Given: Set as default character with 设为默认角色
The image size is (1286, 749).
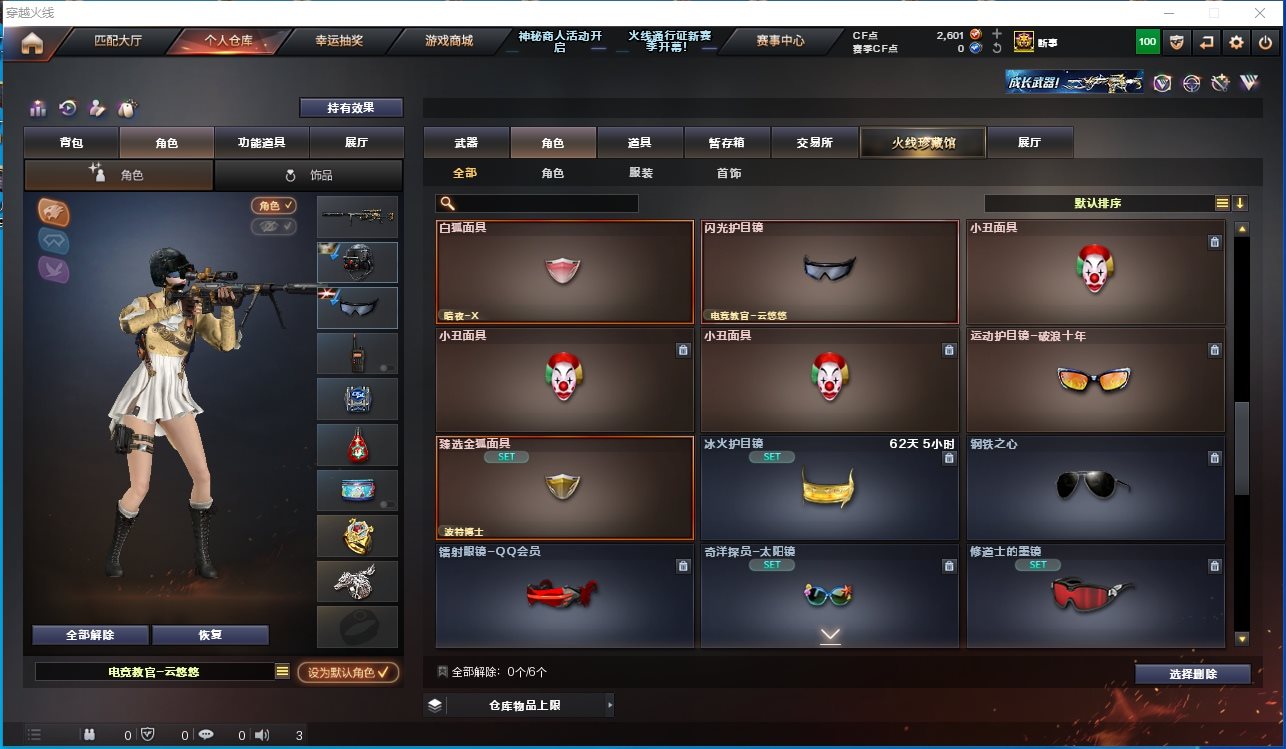Looking at the screenshot, I should (x=348, y=672).
